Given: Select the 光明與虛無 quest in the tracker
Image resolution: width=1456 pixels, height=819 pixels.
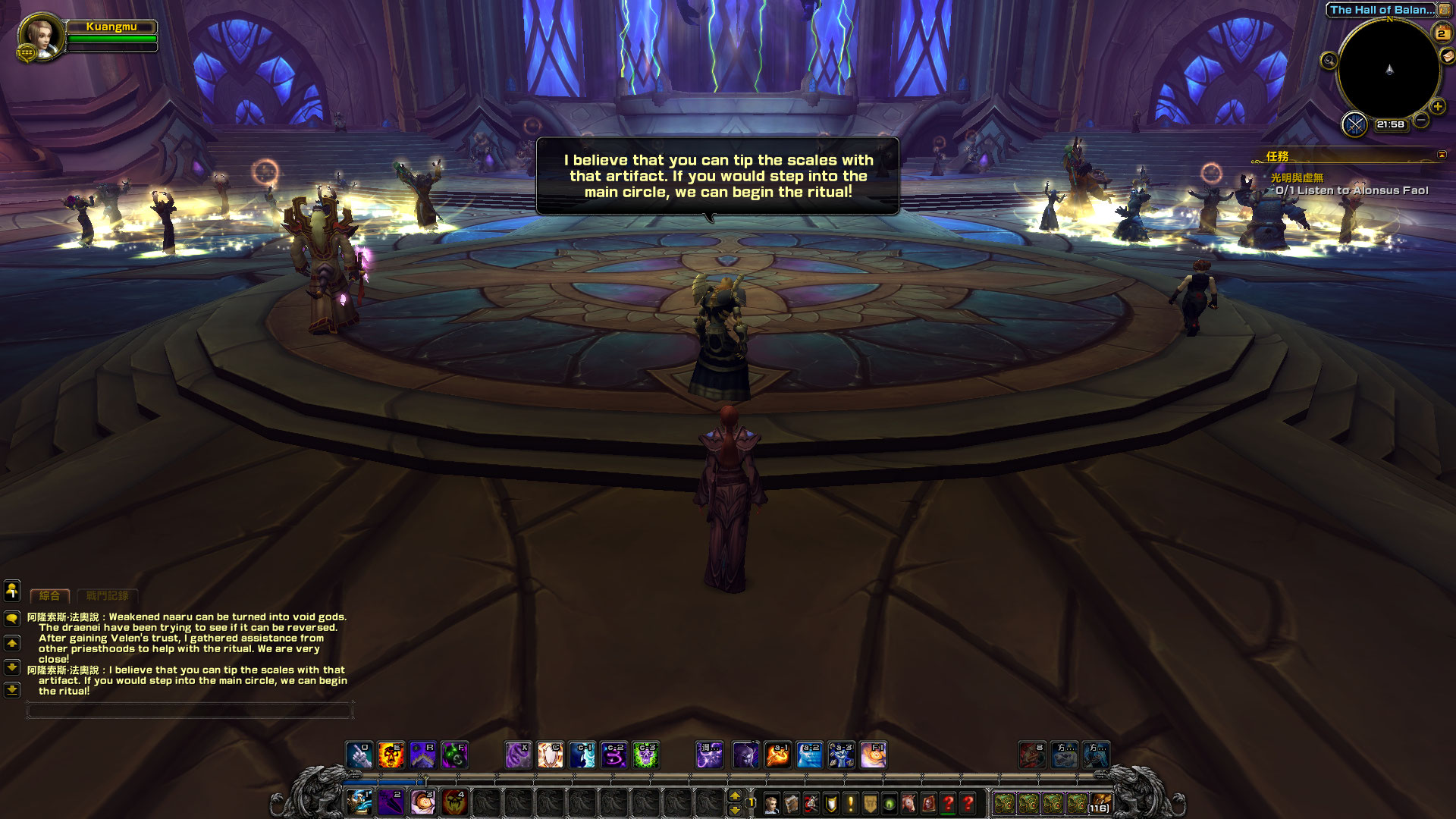Looking at the screenshot, I should [1297, 177].
